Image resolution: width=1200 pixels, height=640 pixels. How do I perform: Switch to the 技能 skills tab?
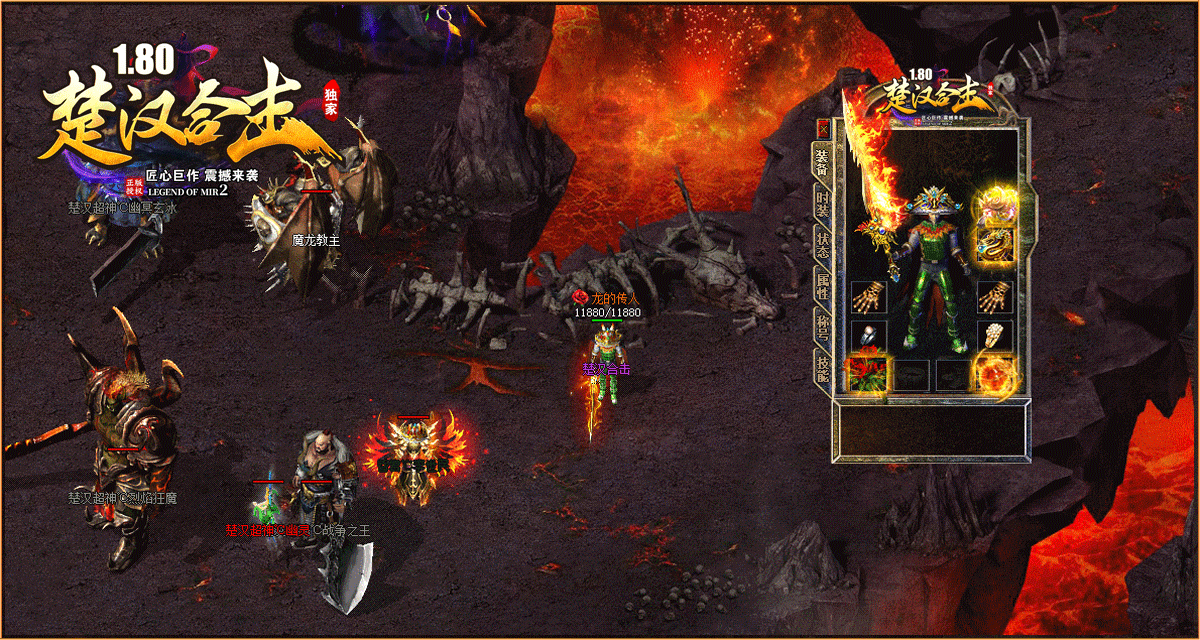[x=823, y=368]
